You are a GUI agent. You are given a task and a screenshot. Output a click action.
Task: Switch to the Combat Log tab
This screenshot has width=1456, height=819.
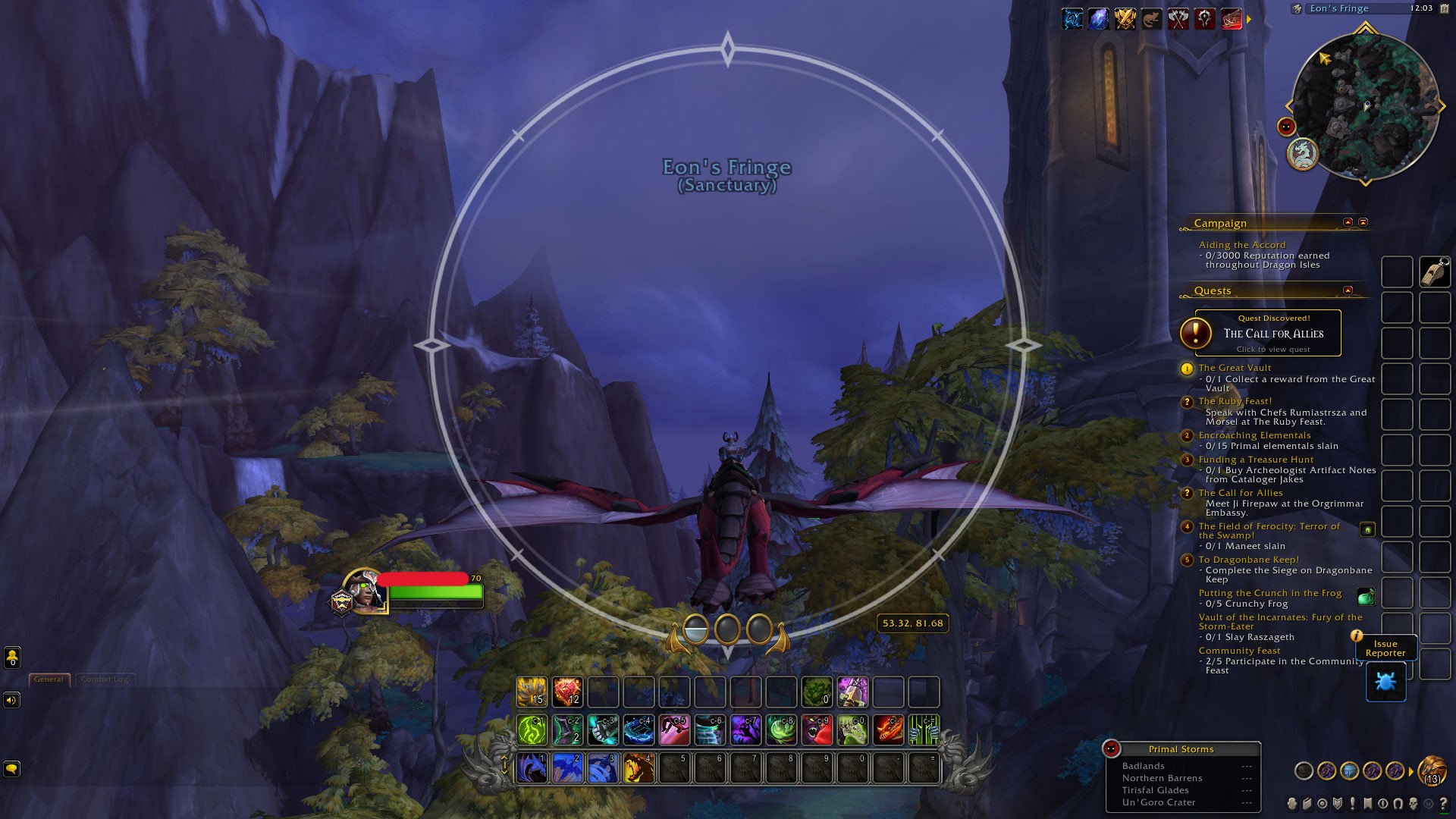click(105, 679)
